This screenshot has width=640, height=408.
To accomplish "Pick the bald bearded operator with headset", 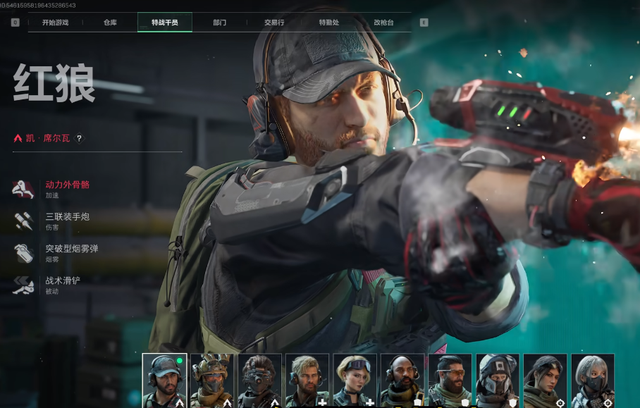I will tap(403, 380).
